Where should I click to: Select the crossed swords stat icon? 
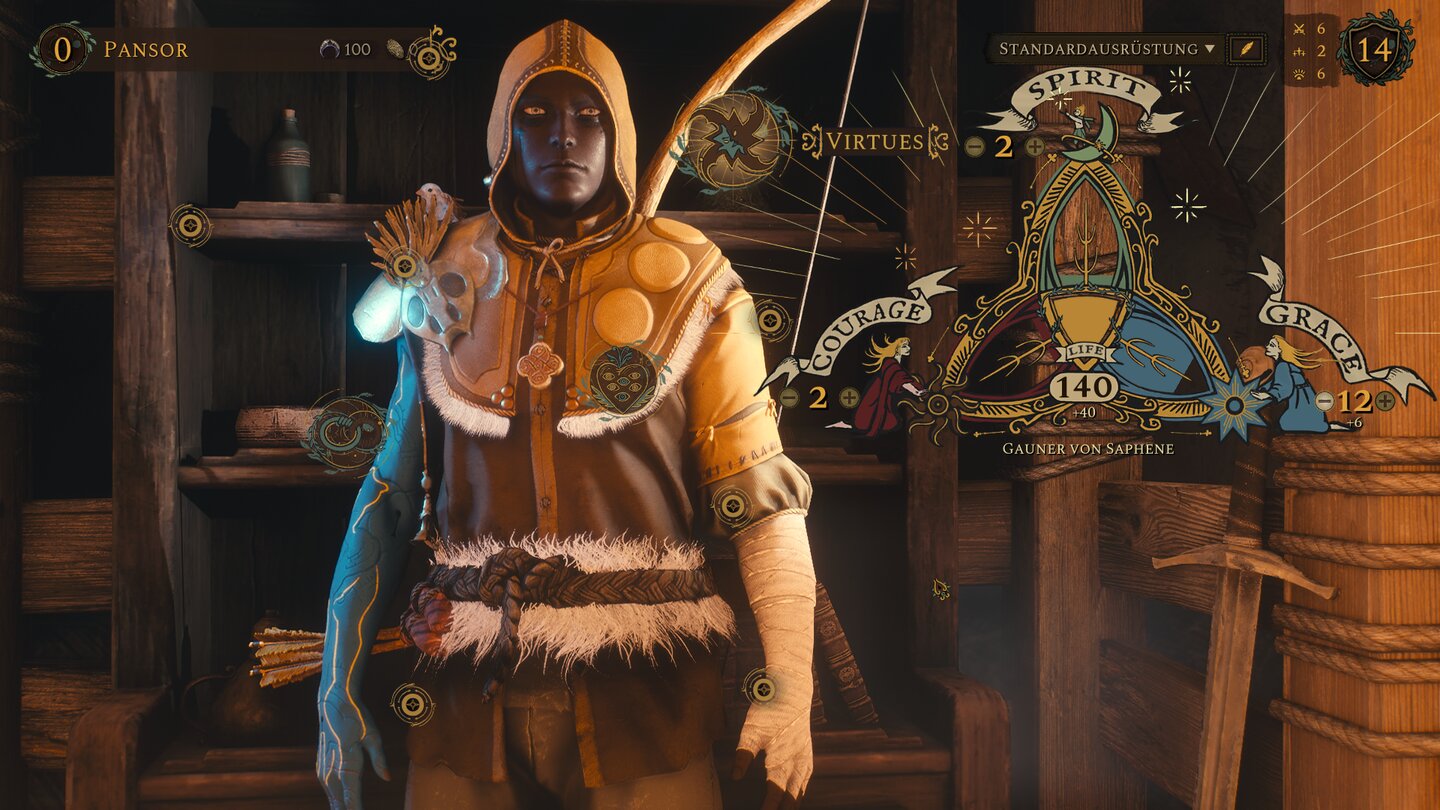click(x=1298, y=31)
